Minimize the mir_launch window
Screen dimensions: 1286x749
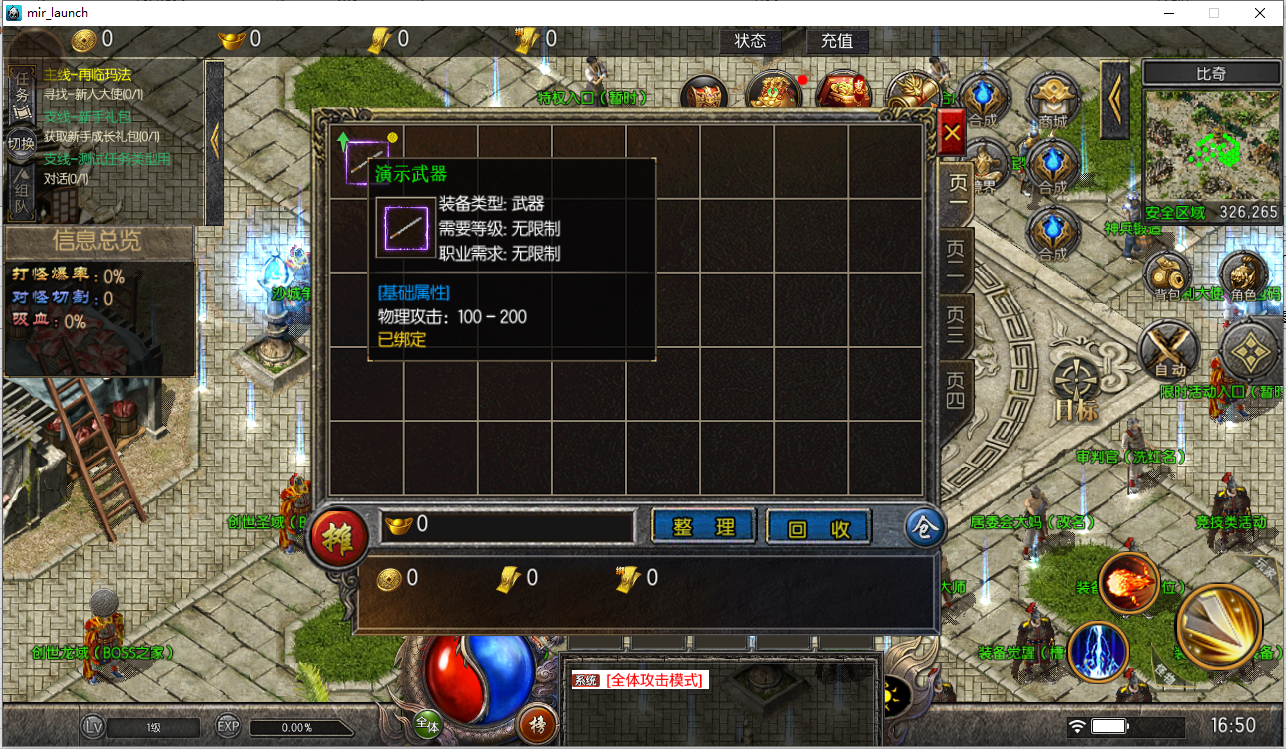click(1167, 13)
